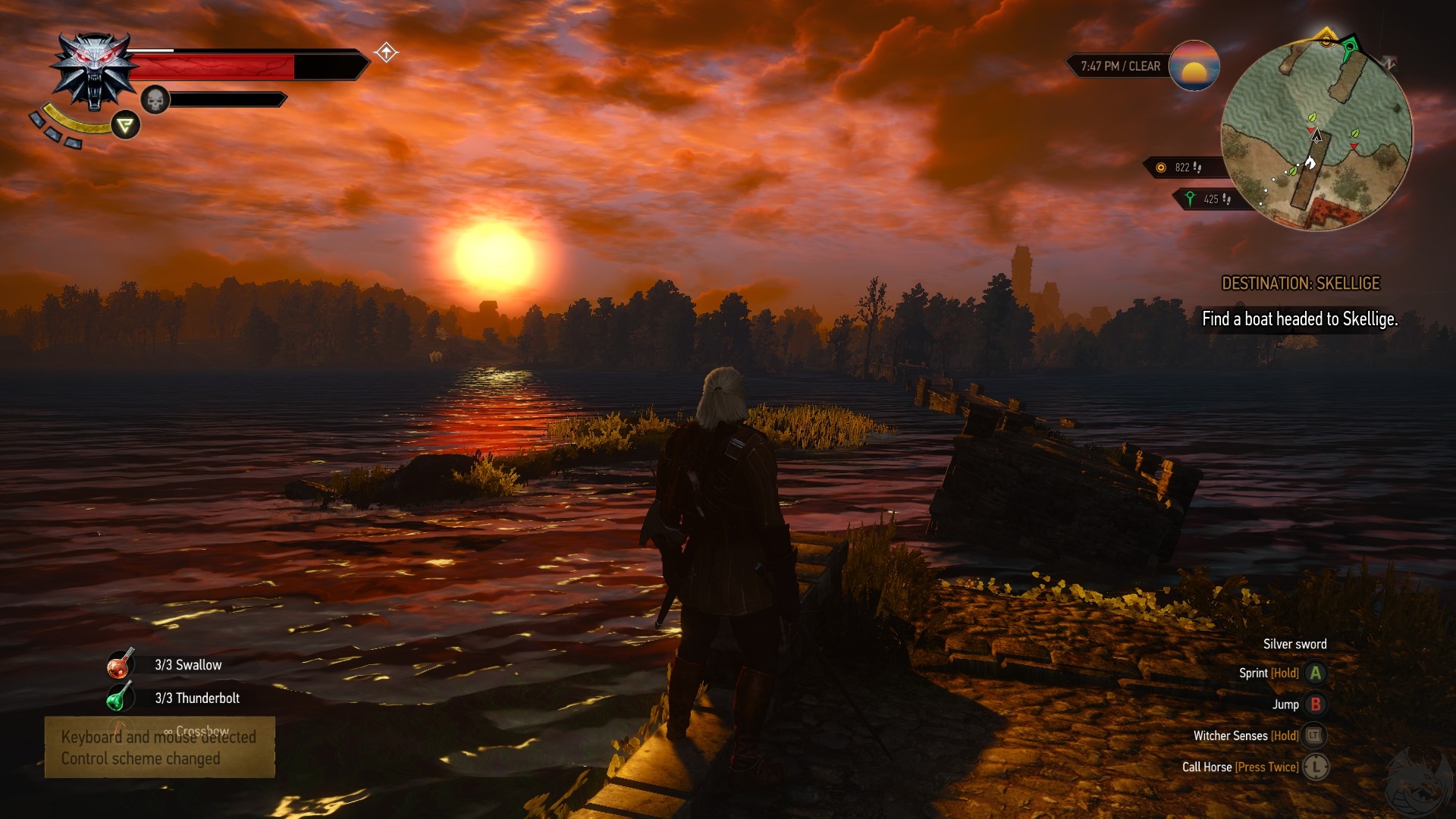Open the Destination: Skellige quest tracker
This screenshot has width=1456, height=819.
(x=1301, y=284)
